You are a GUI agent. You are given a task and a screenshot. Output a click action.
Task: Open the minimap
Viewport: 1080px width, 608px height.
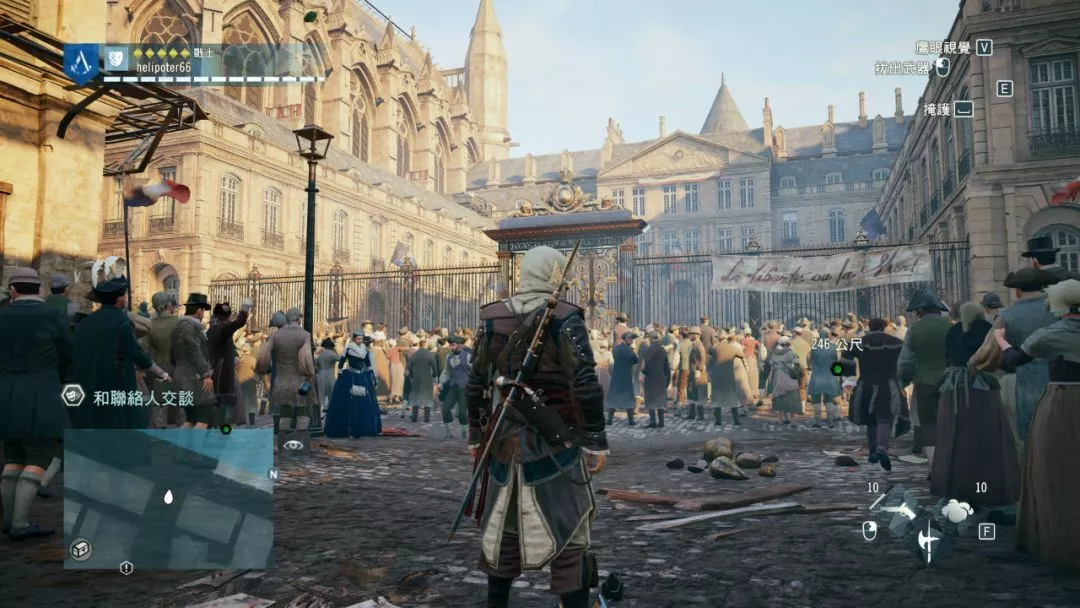pyautogui.click(x=168, y=498)
